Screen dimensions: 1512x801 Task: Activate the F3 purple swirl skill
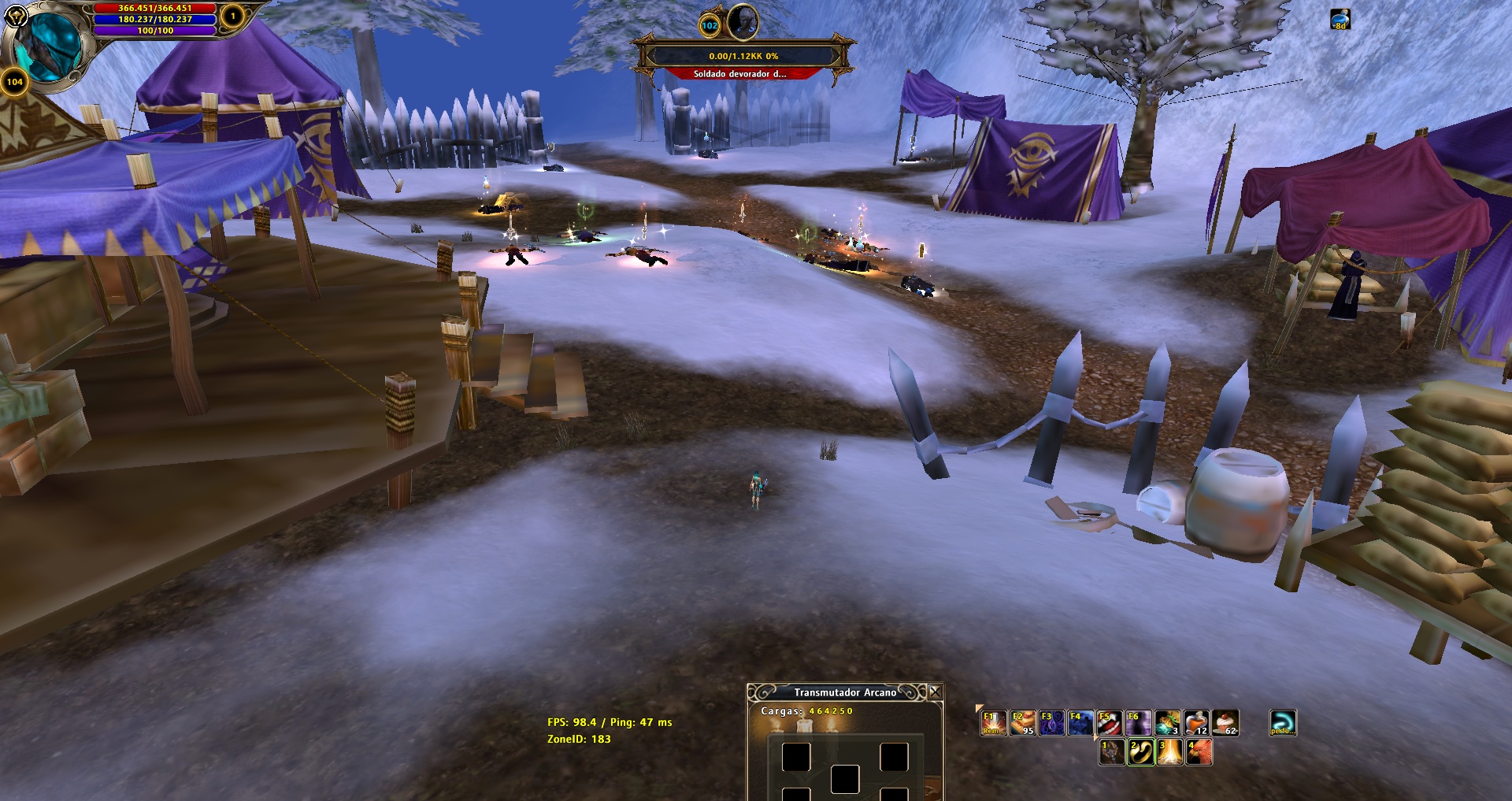coord(1051,722)
